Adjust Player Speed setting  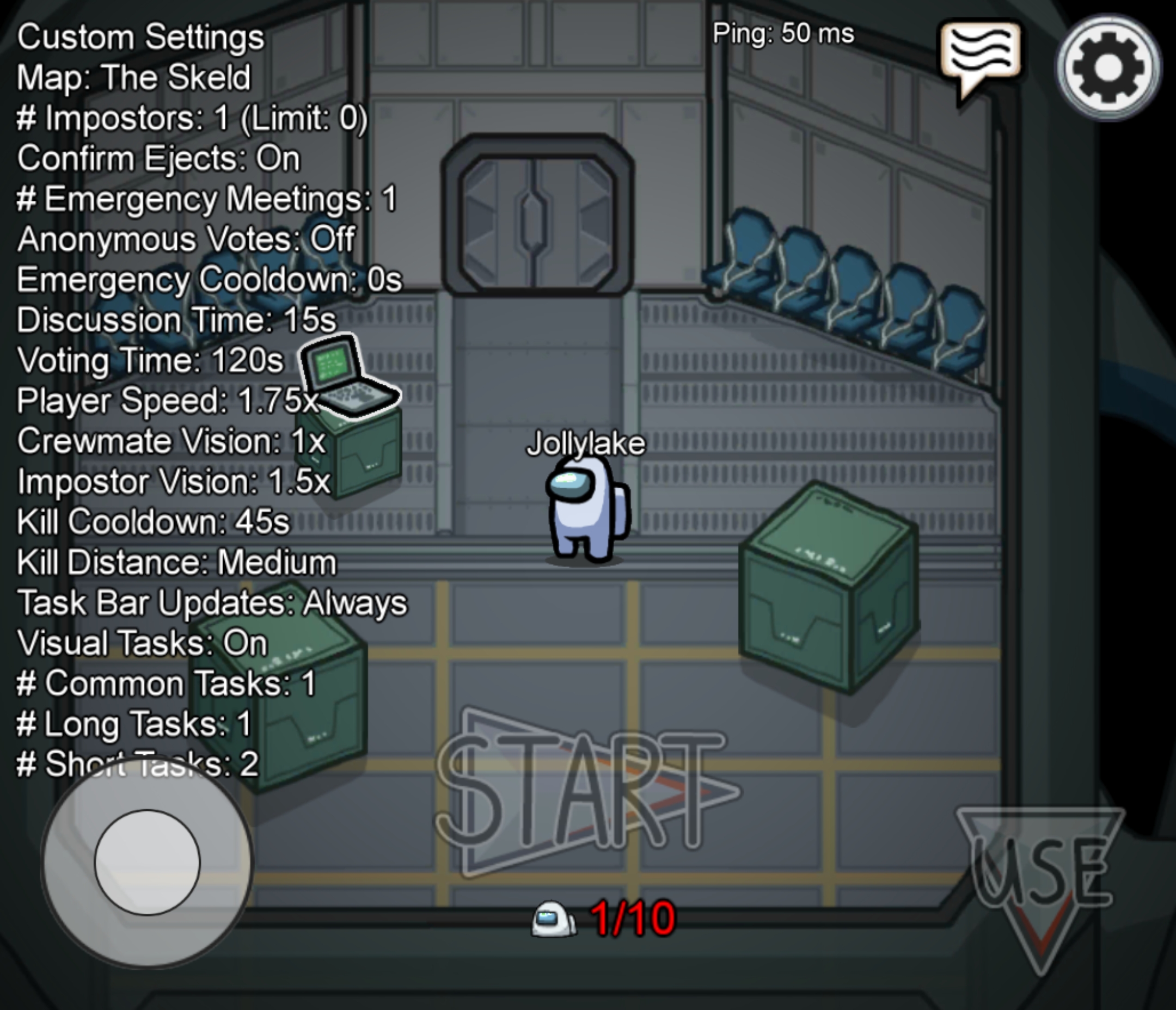(x=168, y=401)
